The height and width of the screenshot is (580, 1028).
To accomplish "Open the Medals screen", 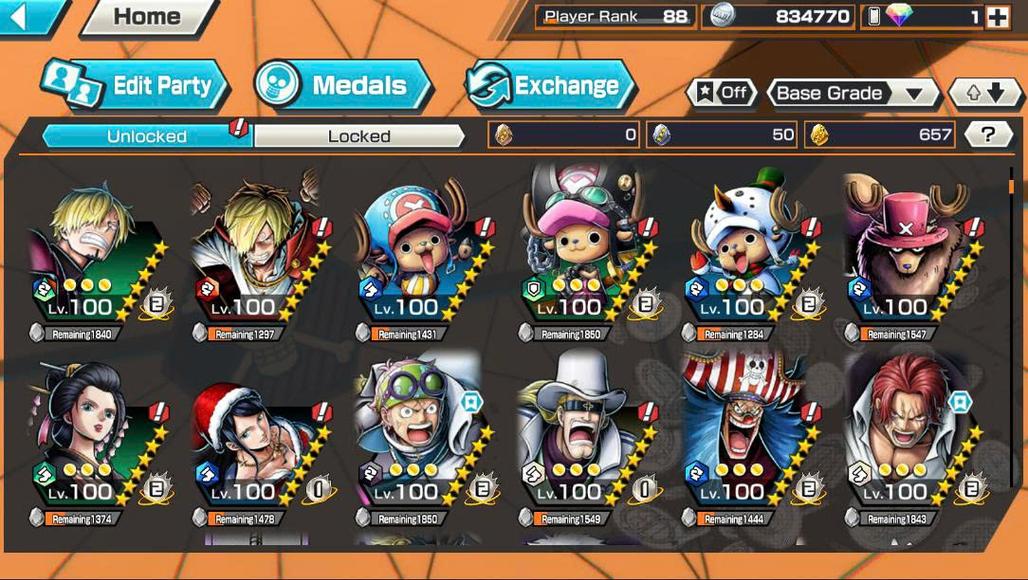I will click(343, 85).
